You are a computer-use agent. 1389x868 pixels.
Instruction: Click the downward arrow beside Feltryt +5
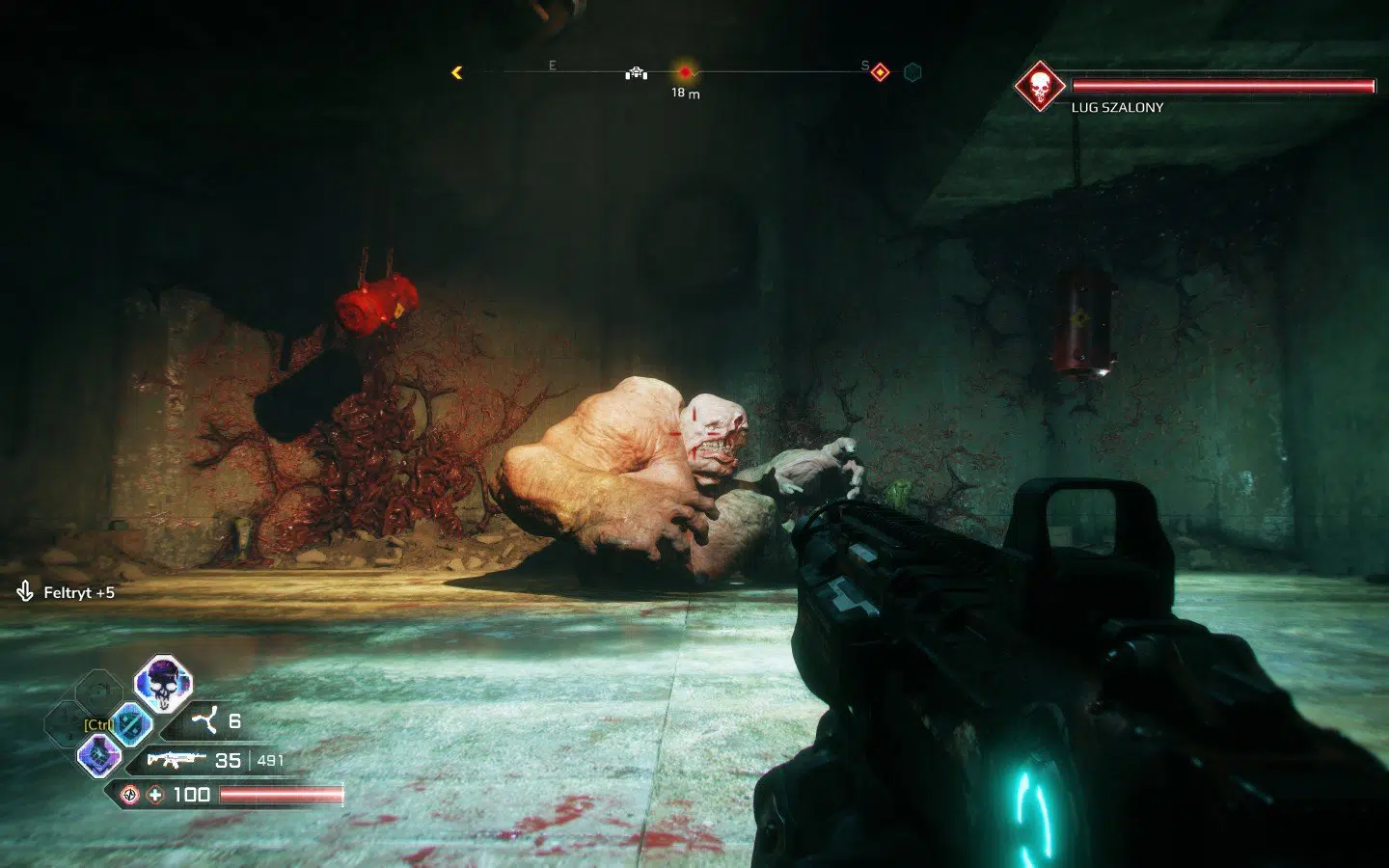click(x=23, y=593)
